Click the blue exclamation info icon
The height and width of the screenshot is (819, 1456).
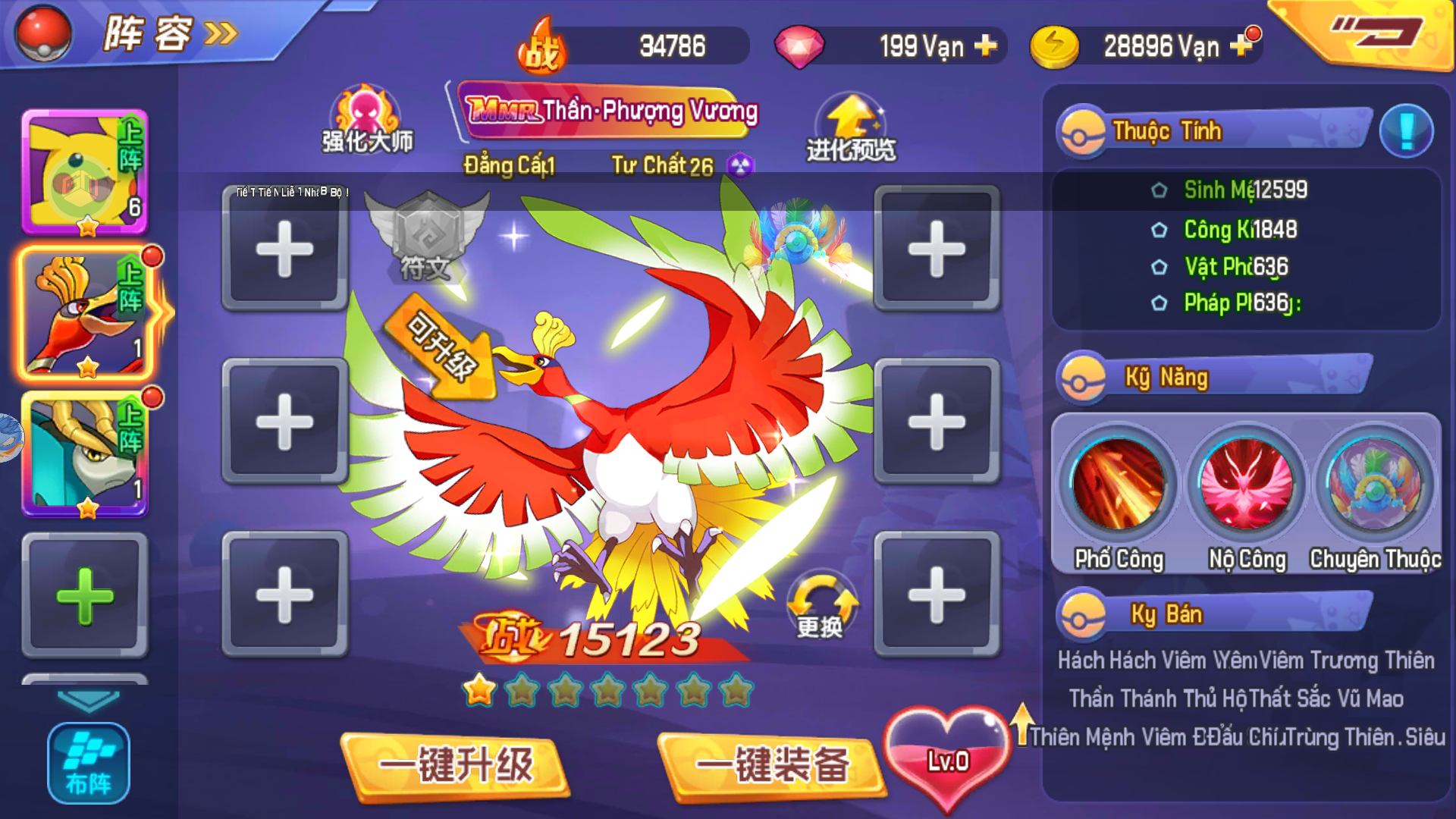1407,130
